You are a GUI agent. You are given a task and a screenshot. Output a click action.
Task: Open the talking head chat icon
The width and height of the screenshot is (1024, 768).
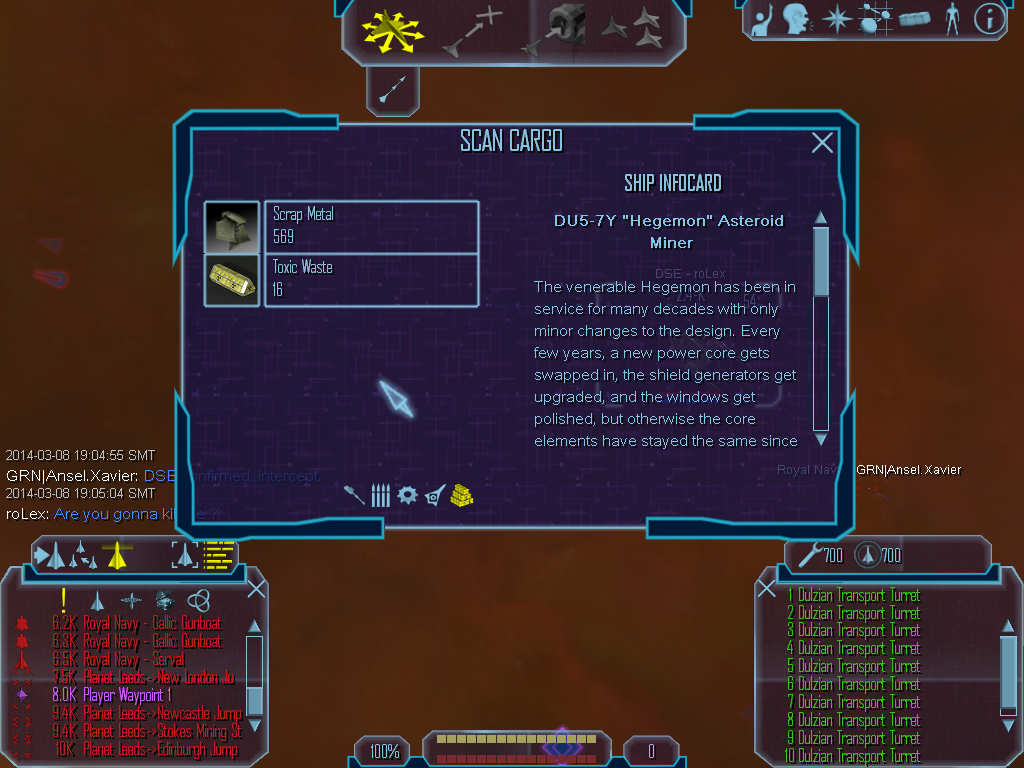pyautogui.click(x=796, y=18)
